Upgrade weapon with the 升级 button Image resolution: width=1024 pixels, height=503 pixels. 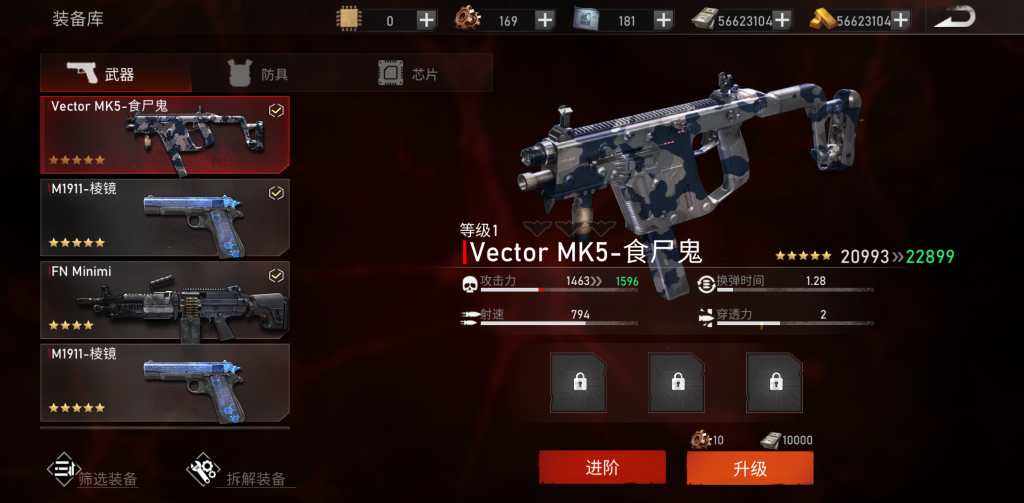point(749,467)
